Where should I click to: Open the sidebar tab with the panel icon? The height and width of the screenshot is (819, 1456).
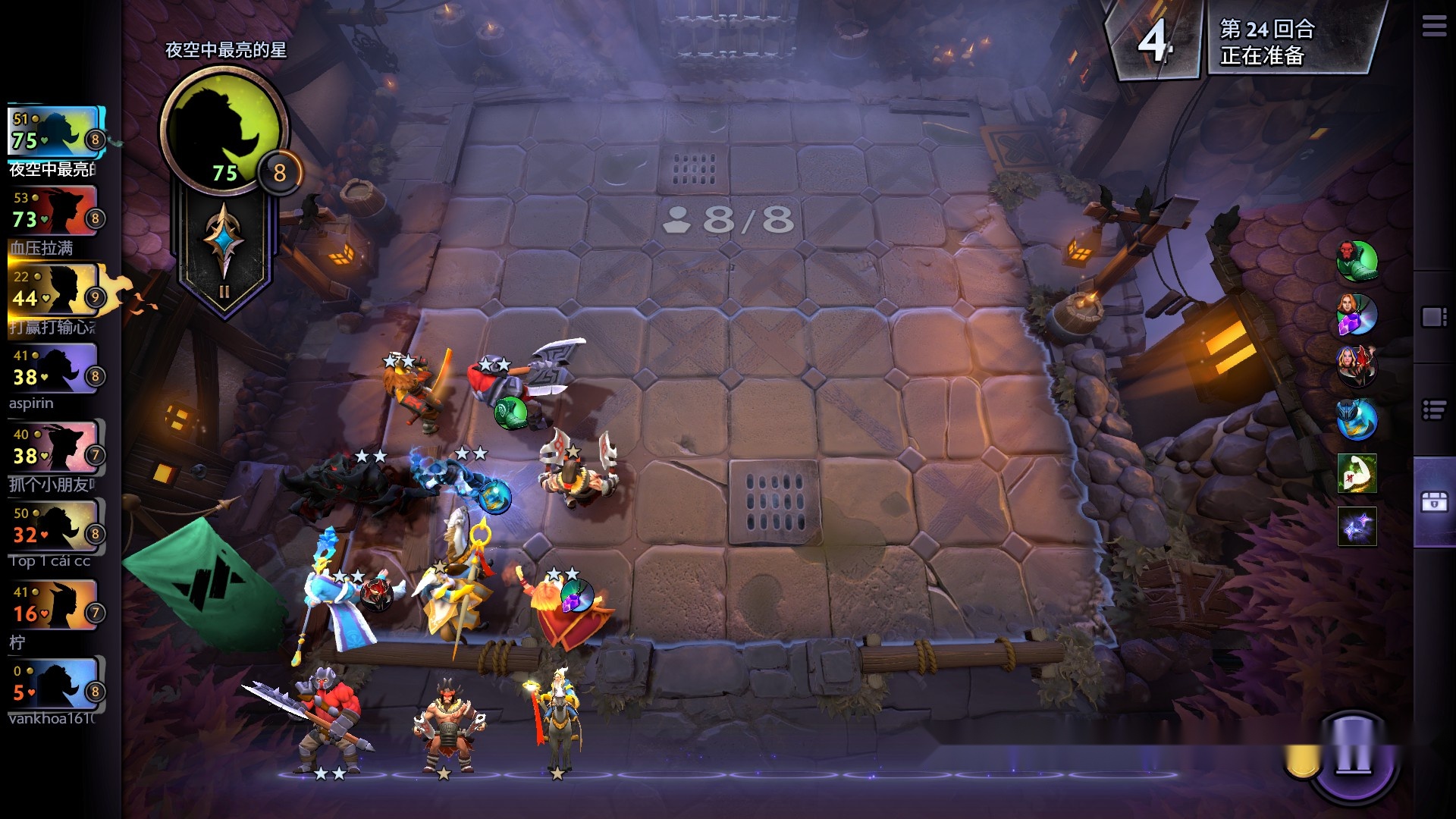point(1434,317)
